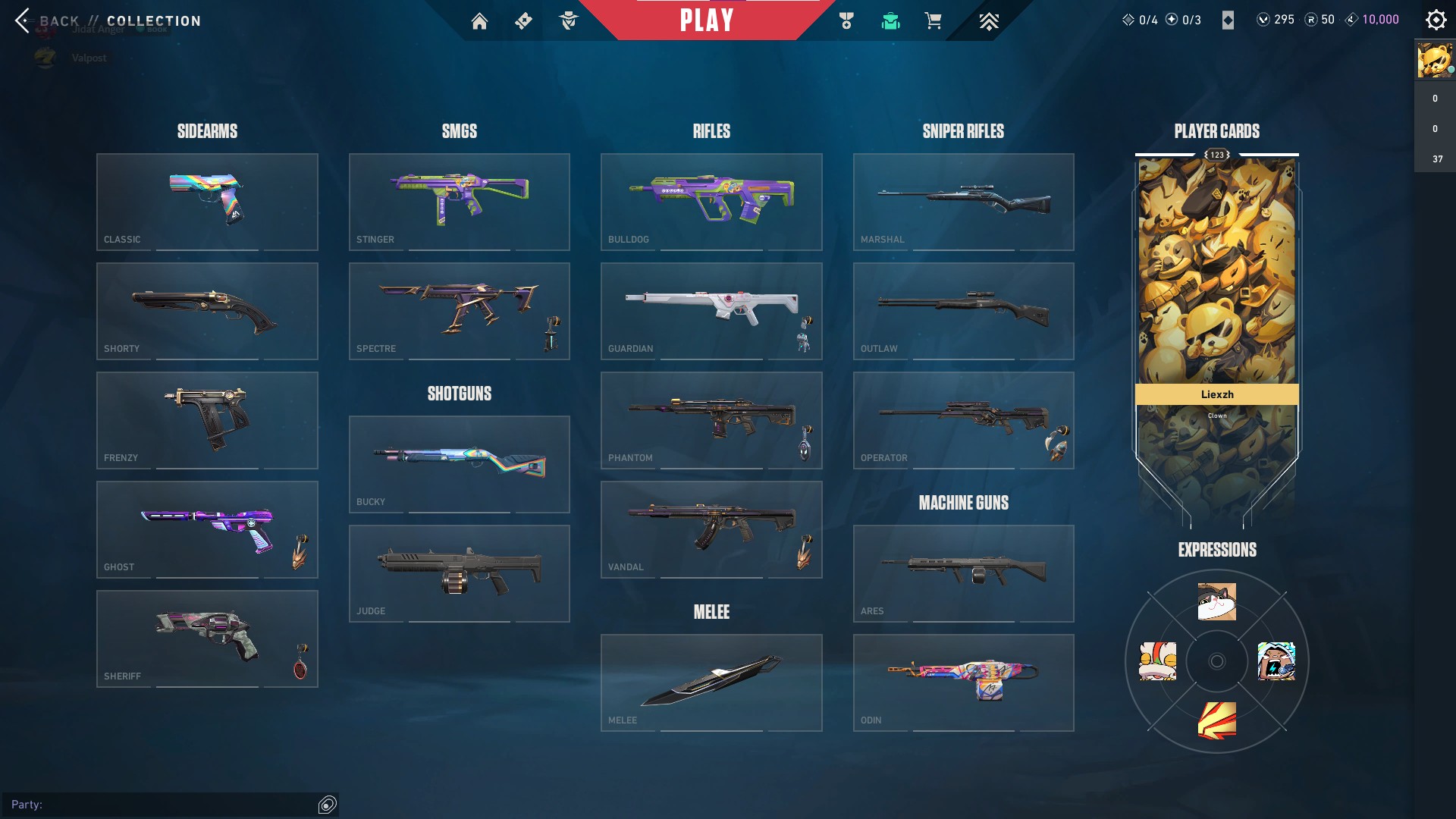1456x819 pixels.
Task: Select the Battlepass ticket icon
Action: 523,20
